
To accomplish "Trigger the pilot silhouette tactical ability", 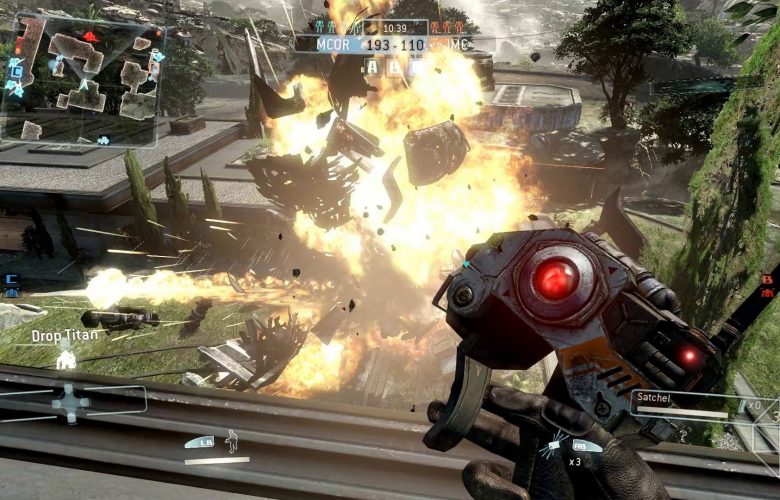I will pos(232,440).
